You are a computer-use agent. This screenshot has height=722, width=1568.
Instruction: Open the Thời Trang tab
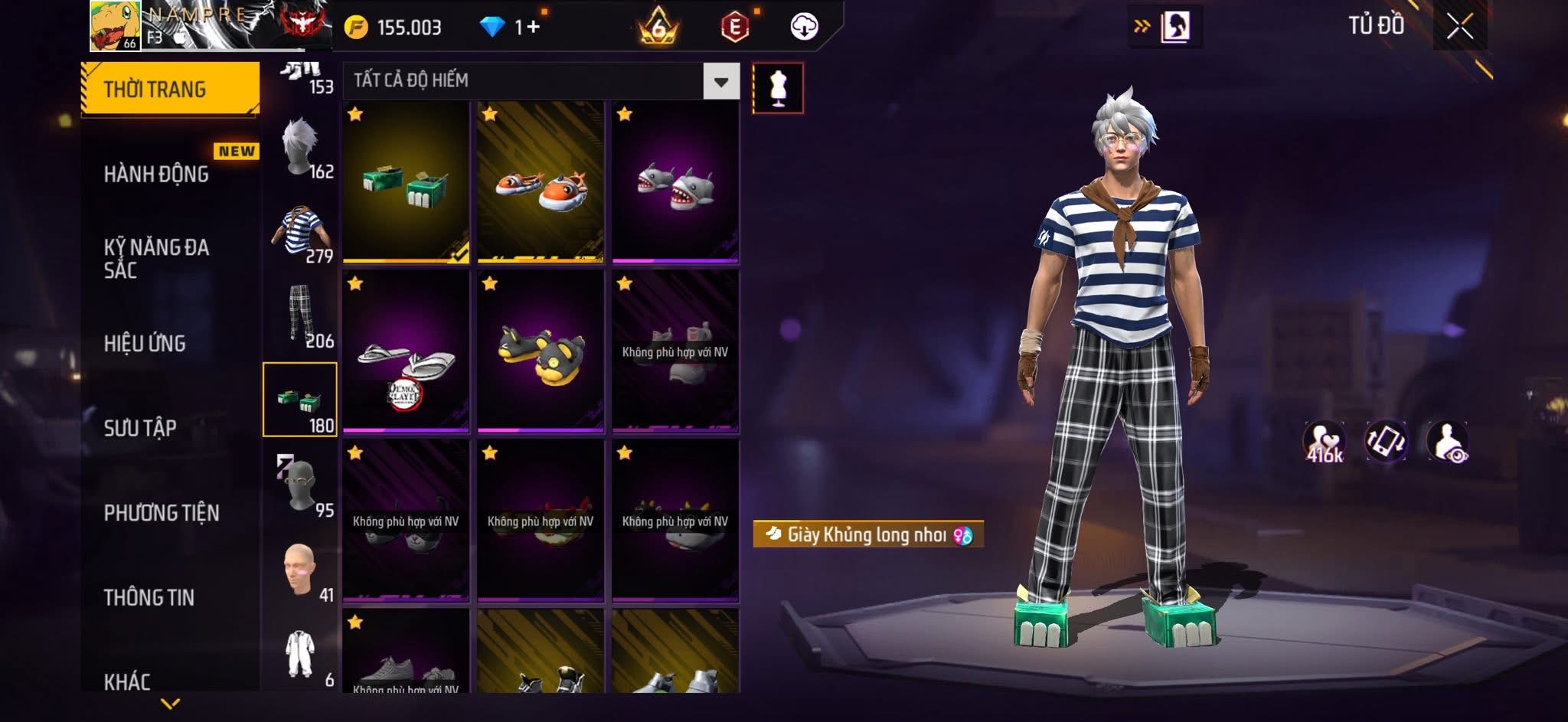click(169, 89)
